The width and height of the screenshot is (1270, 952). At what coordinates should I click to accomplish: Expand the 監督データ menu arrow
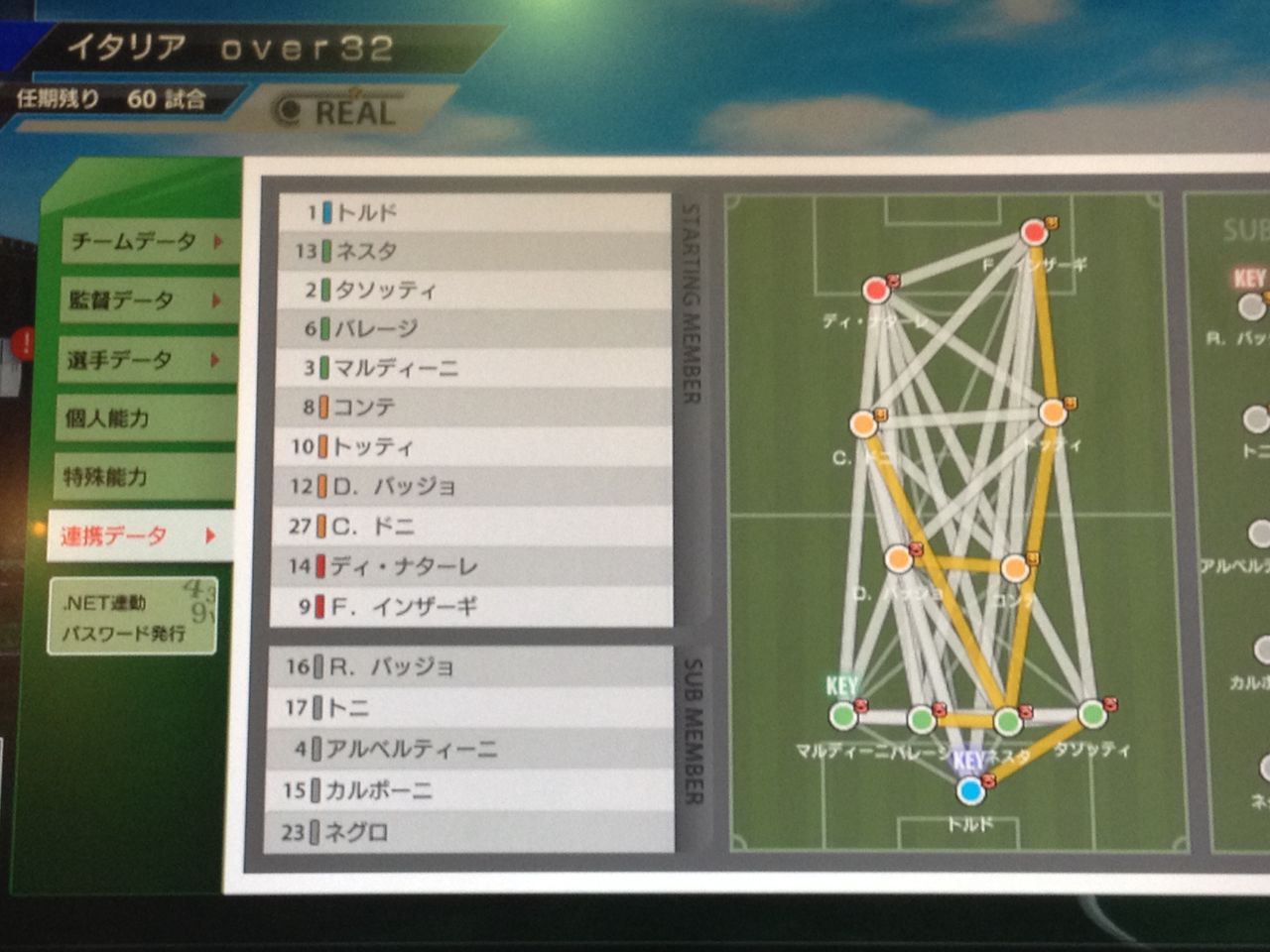coord(217,299)
